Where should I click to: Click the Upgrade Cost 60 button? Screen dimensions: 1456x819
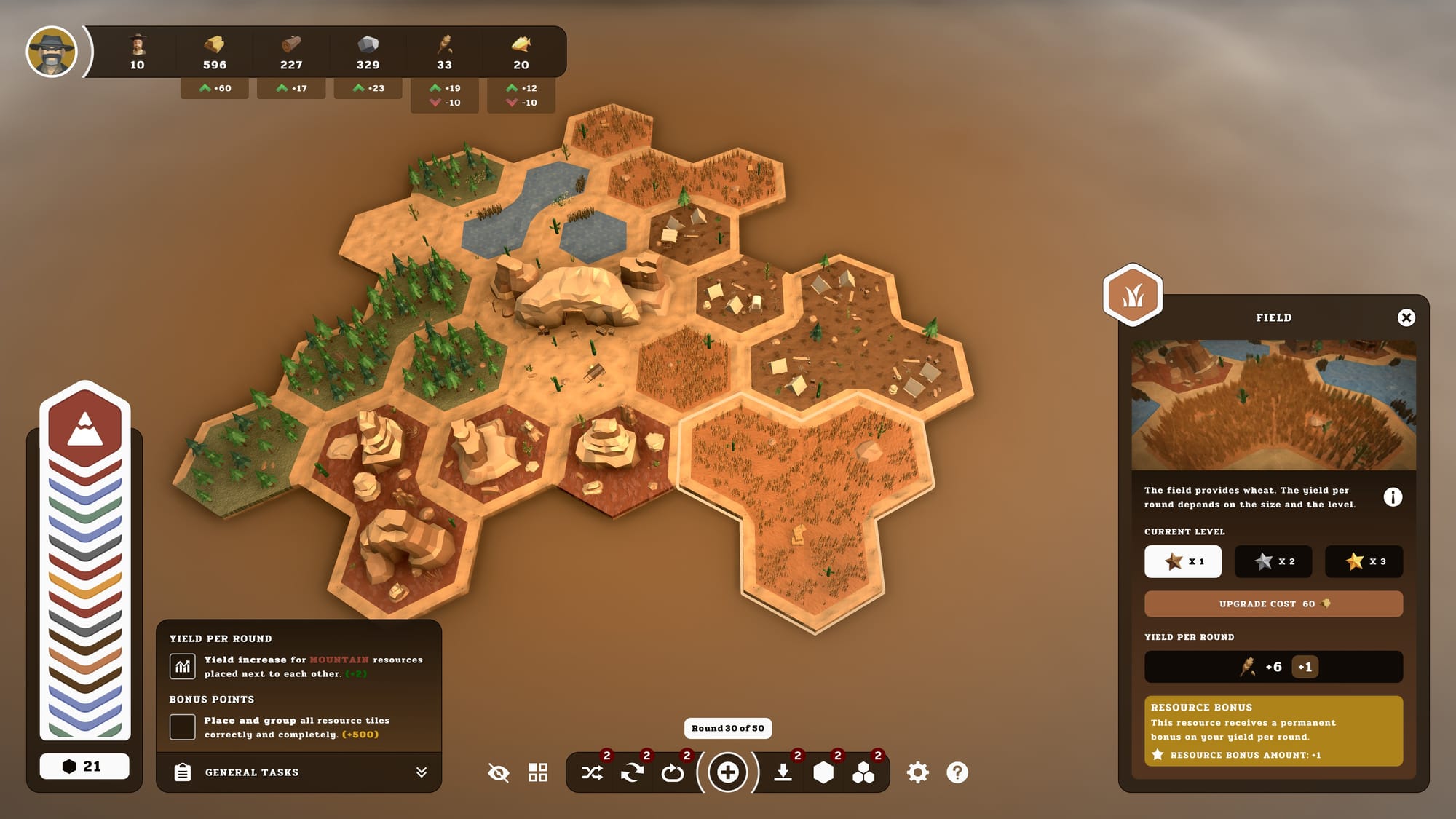point(1273,604)
